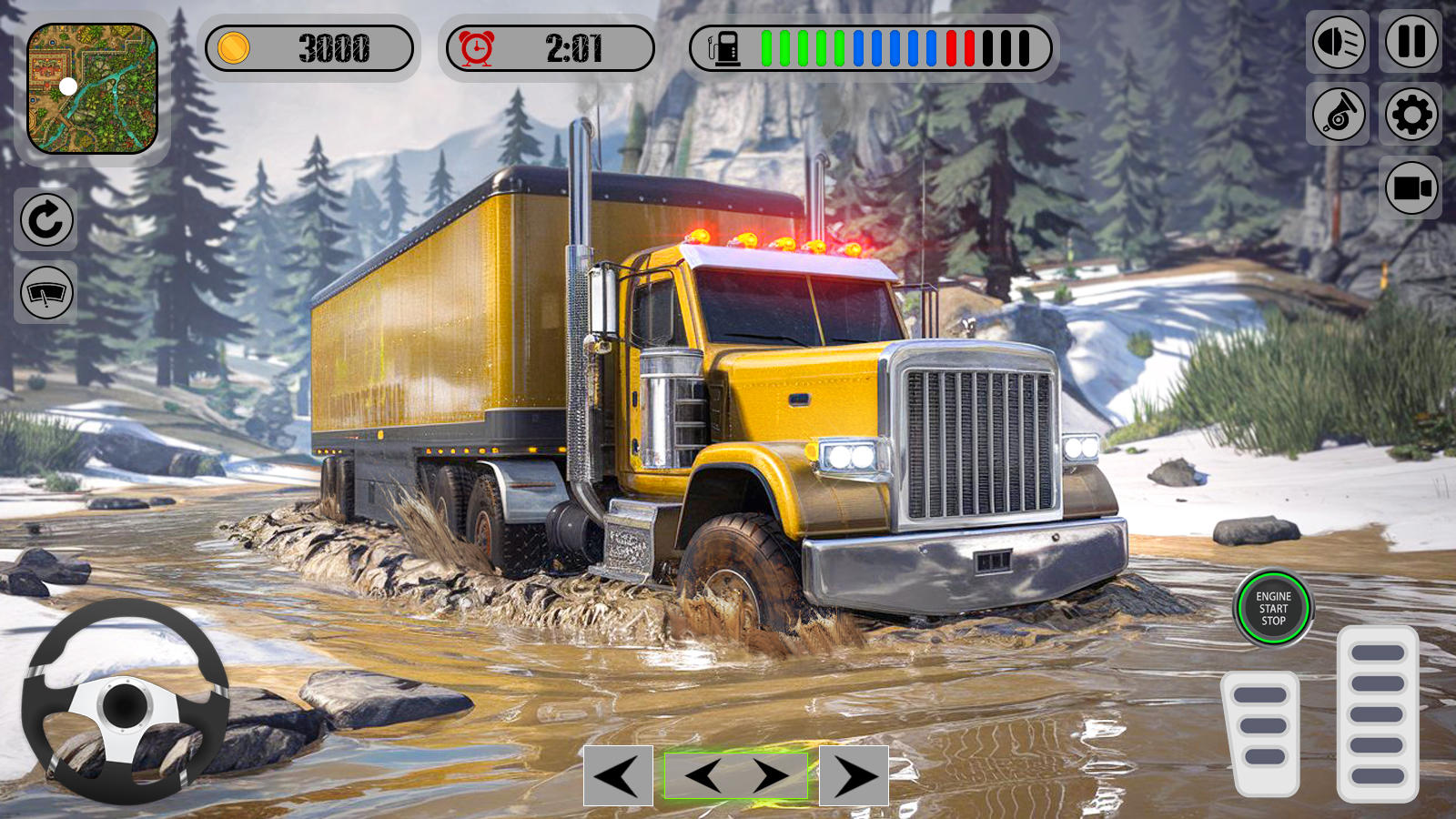Activate the windshield wipers
This screenshot has width=1456, height=819.
click(x=46, y=292)
